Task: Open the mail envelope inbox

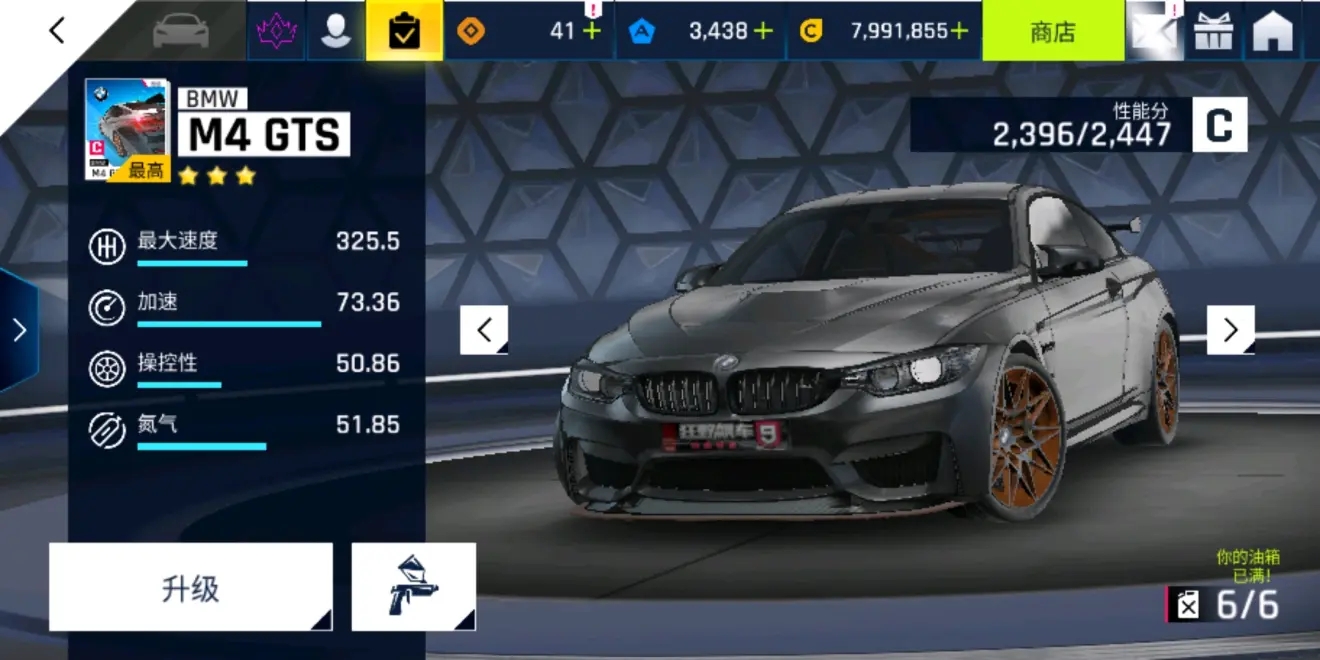Action: (1153, 31)
